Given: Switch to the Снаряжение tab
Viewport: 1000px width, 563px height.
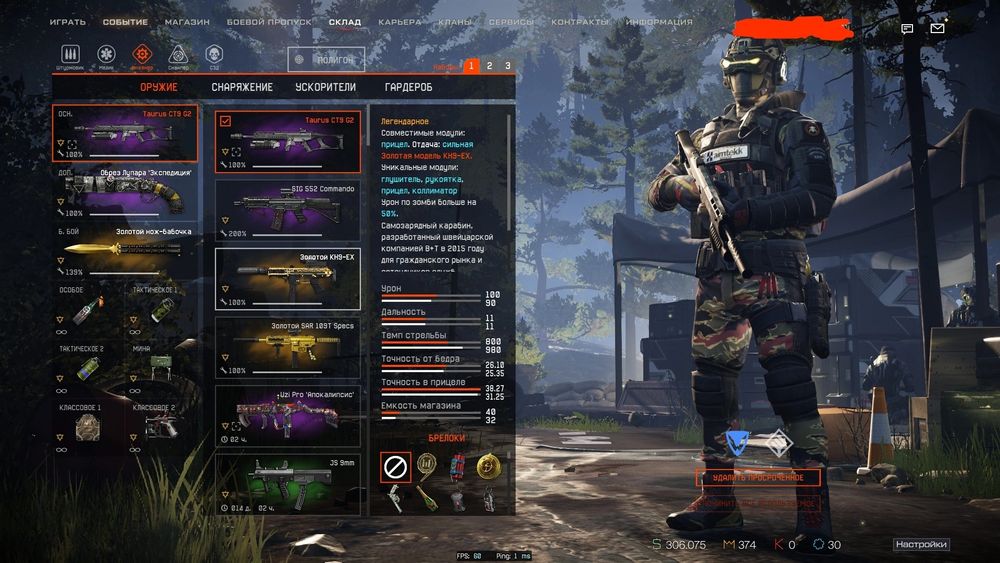Looking at the screenshot, I should point(242,87).
